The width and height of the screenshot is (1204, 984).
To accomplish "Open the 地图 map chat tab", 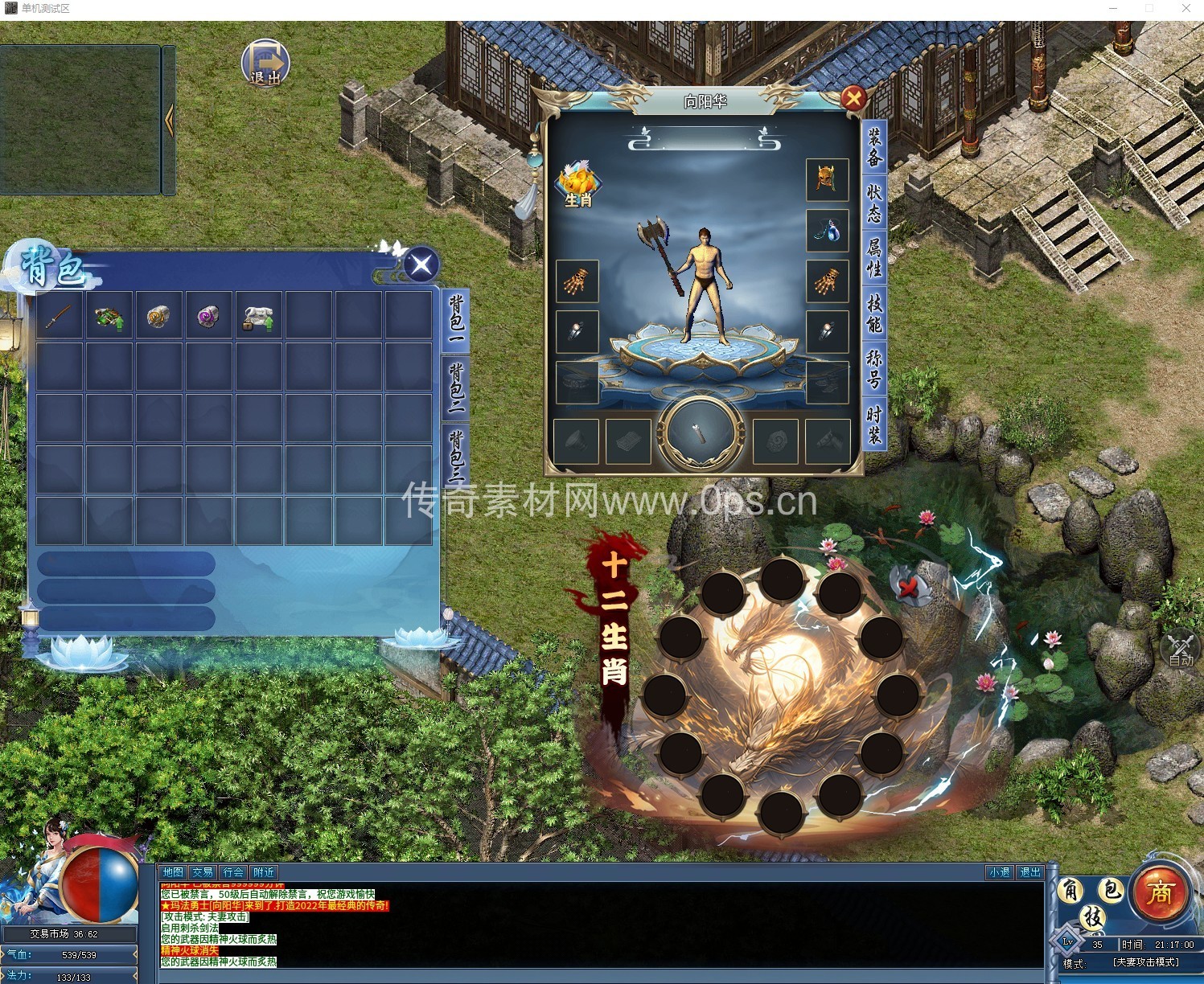I will 173,872.
